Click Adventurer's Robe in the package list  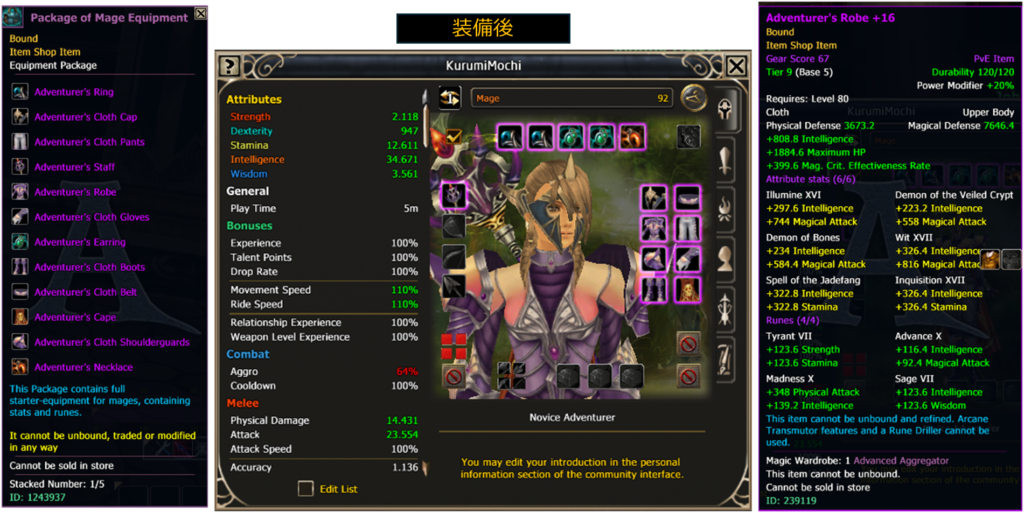point(75,192)
